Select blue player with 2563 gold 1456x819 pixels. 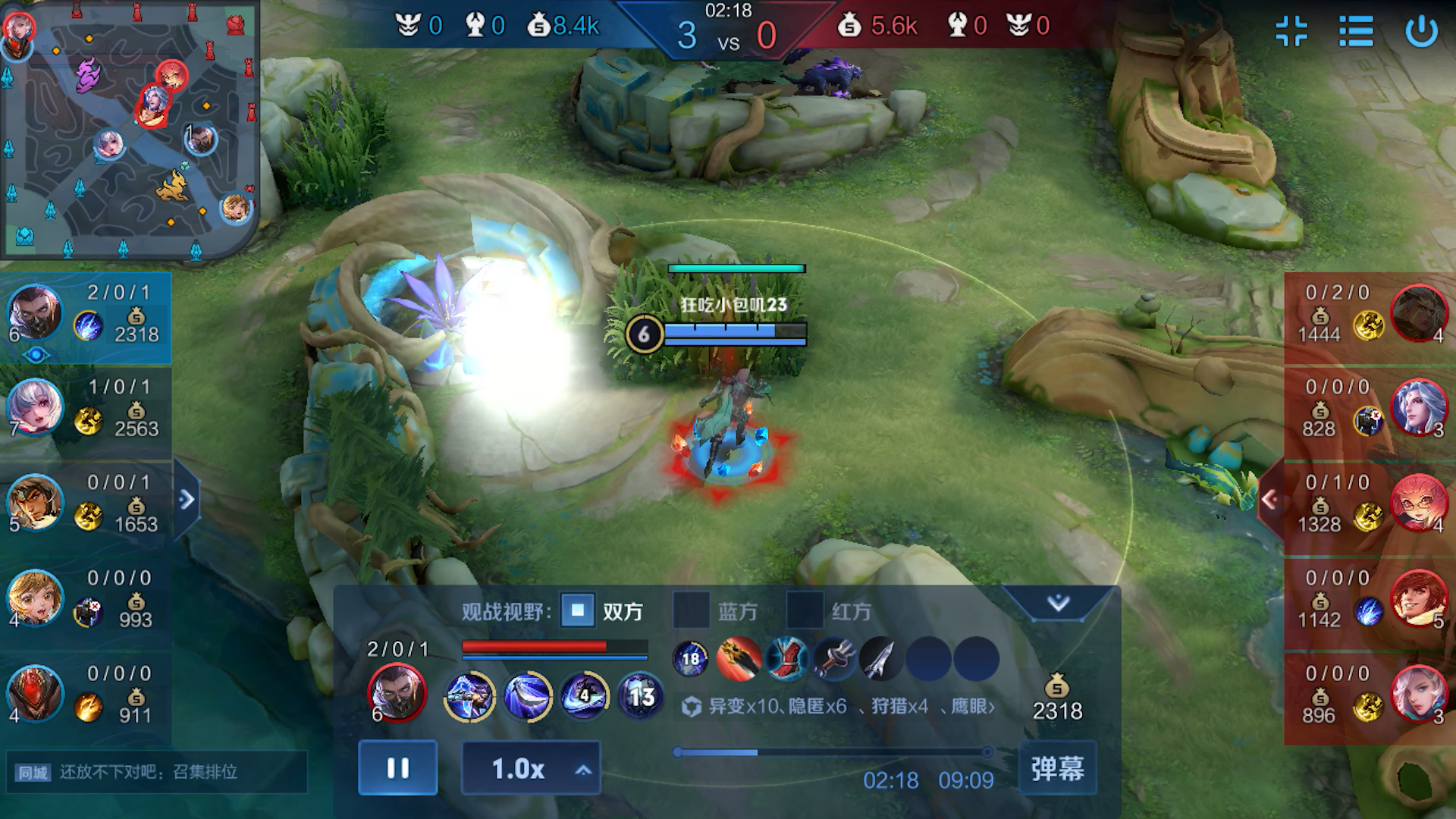(85, 409)
